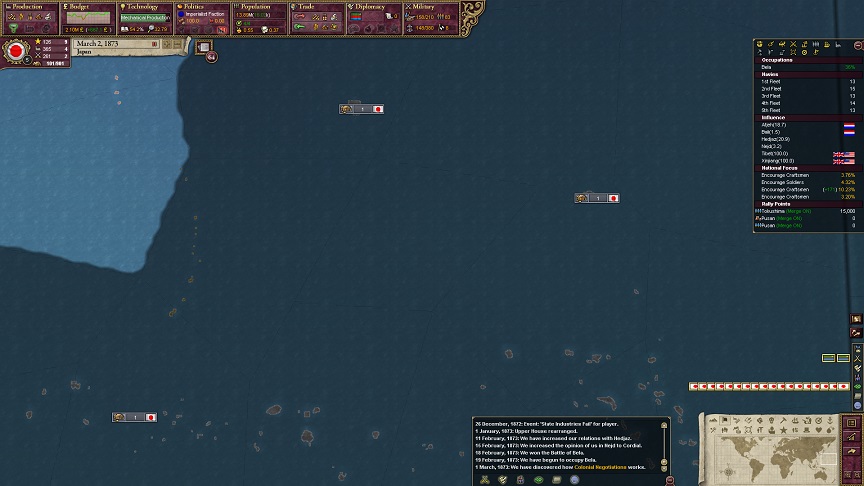The height and width of the screenshot is (486, 864).
Task: Click the Japan flag emblem
Action: [16, 51]
